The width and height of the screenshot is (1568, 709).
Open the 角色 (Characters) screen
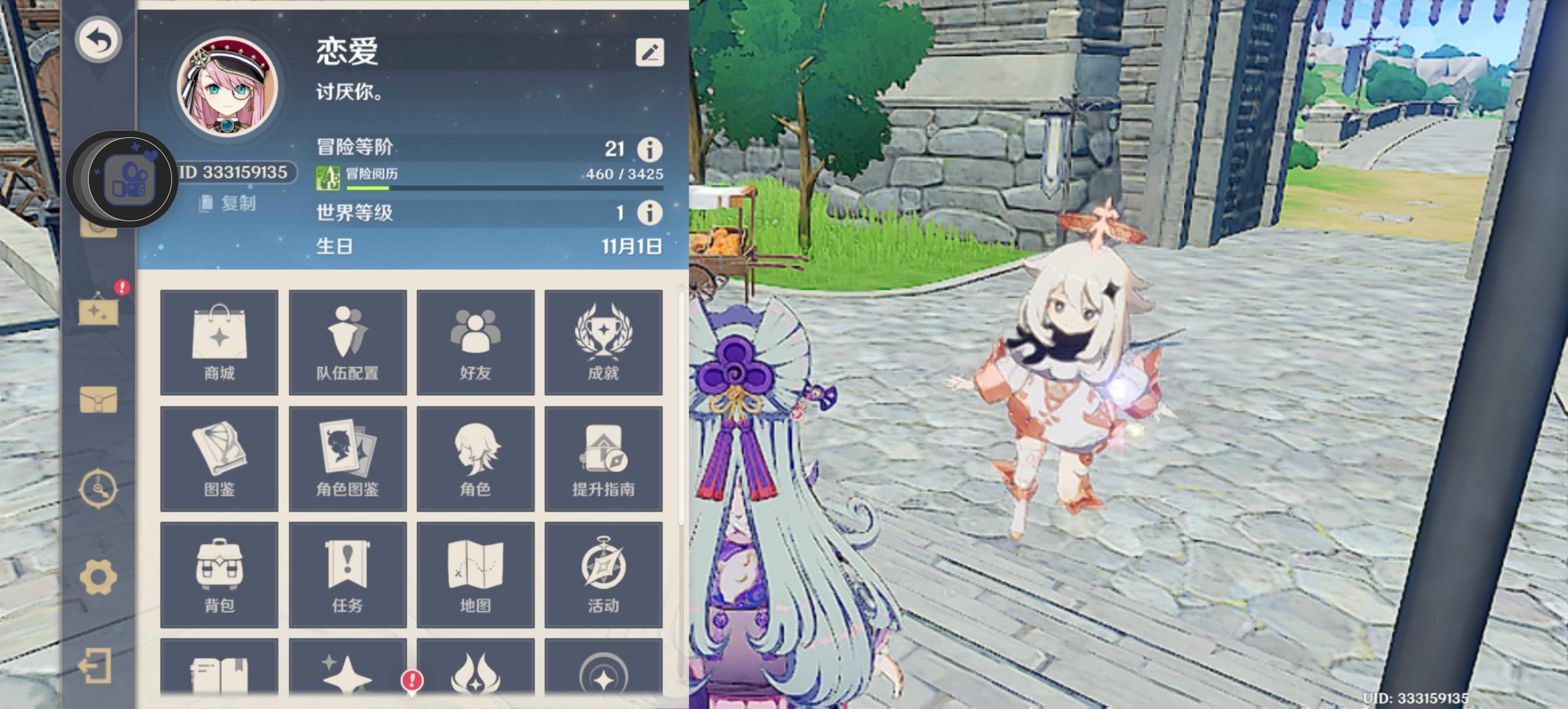click(475, 458)
